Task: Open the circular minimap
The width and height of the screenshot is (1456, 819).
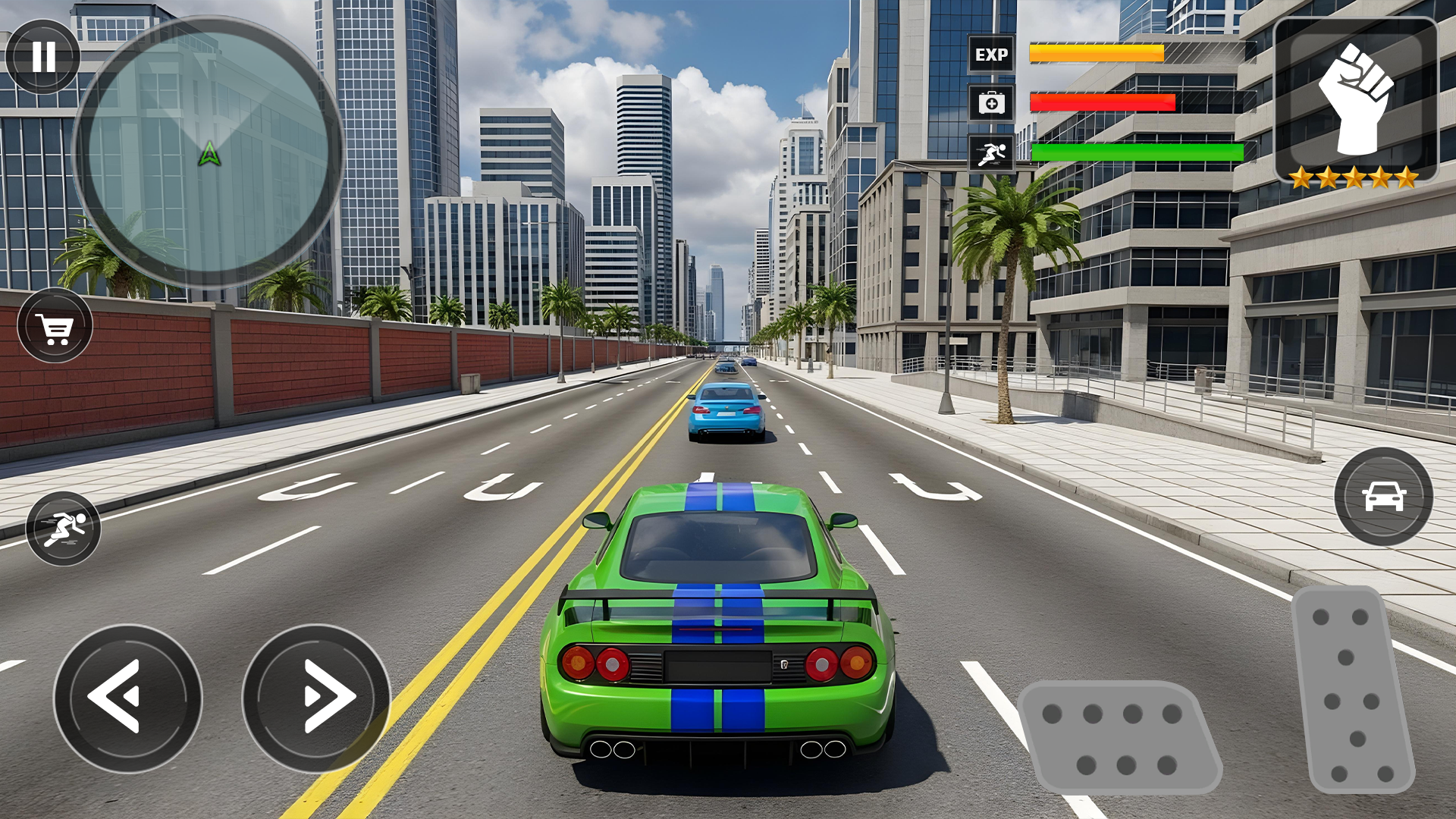Action: (209, 152)
